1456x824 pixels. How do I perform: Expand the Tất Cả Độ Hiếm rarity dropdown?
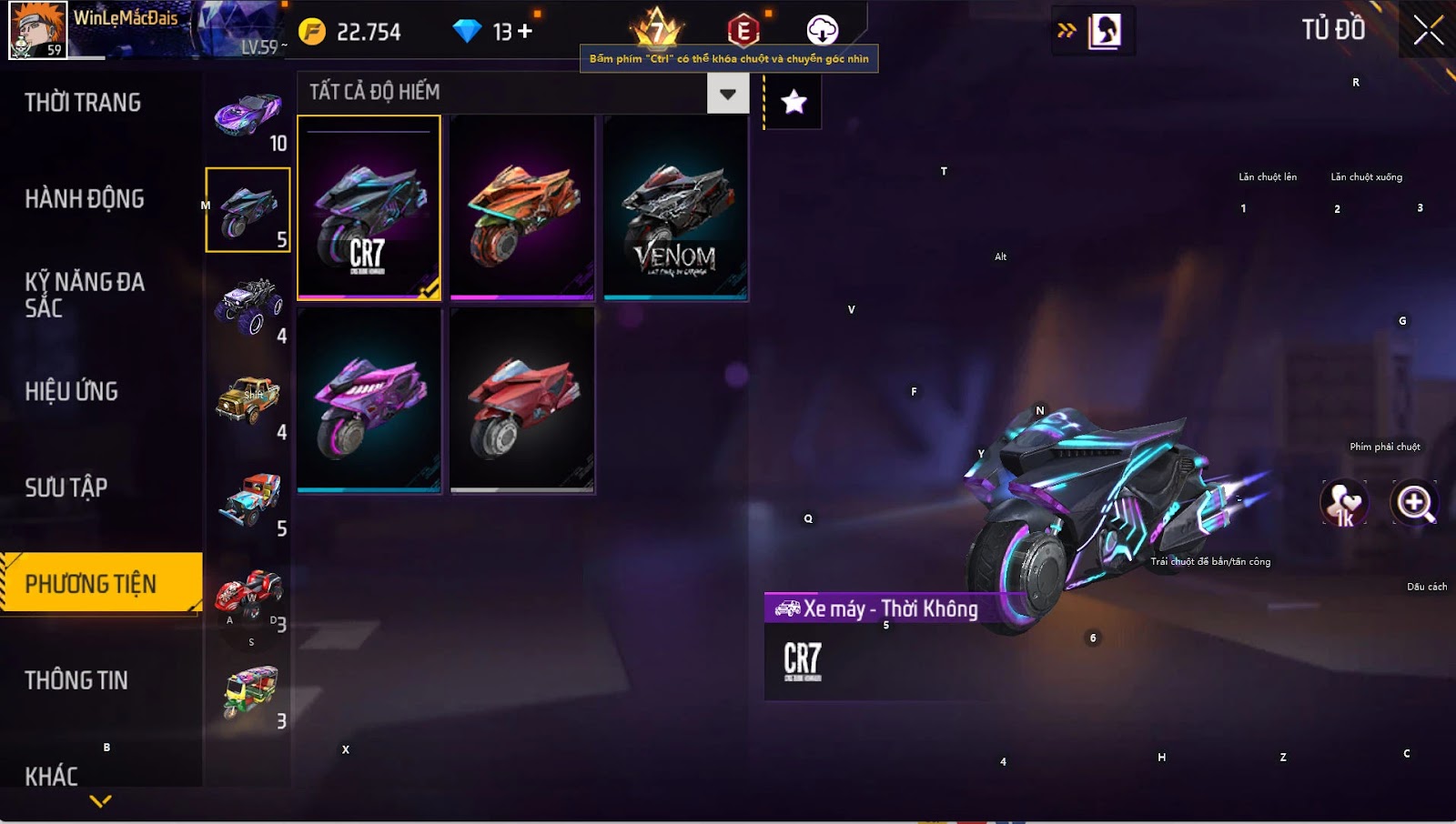(x=727, y=94)
